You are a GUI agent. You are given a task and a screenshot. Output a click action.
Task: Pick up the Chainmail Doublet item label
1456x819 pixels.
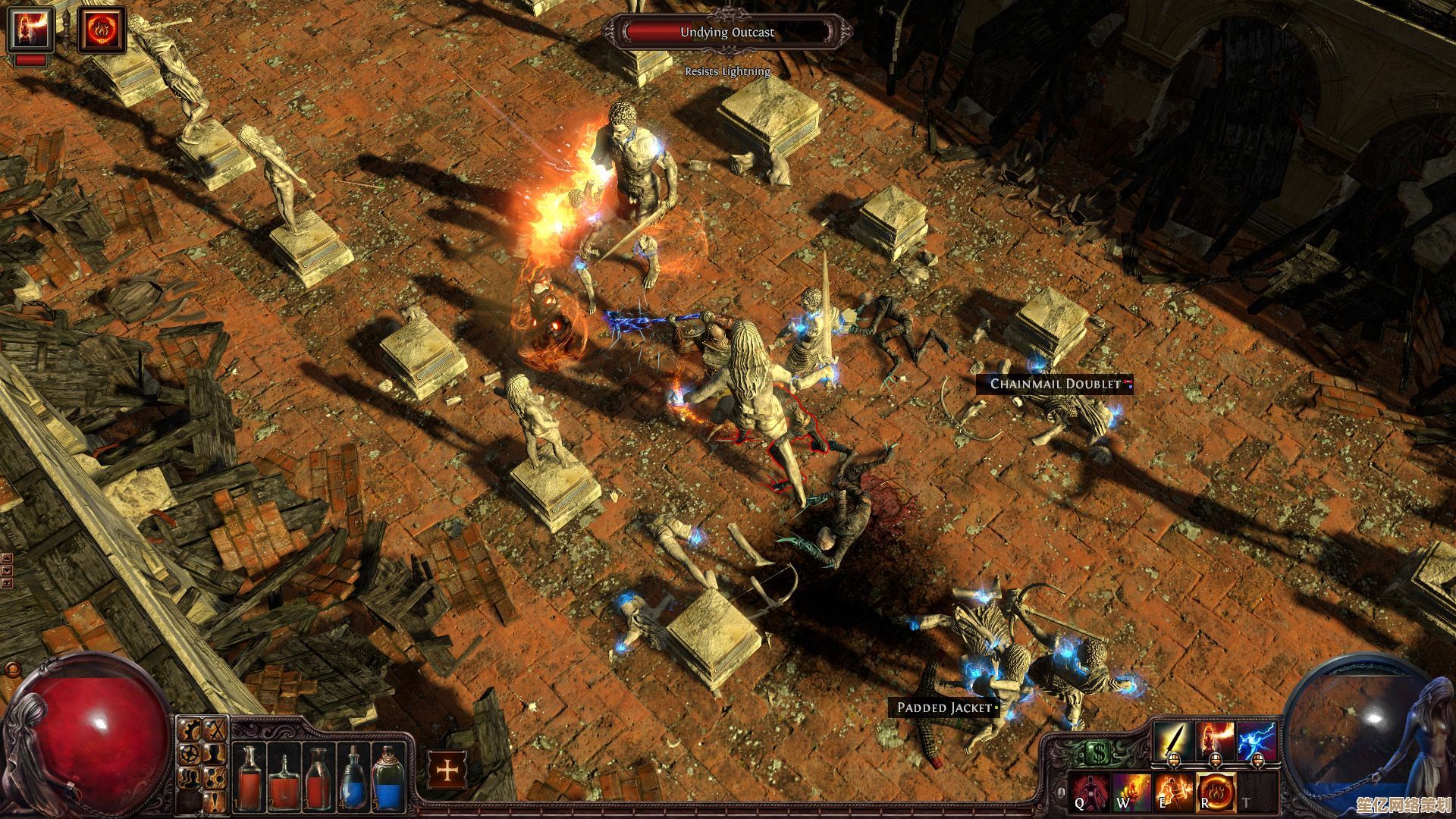click(1055, 384)
